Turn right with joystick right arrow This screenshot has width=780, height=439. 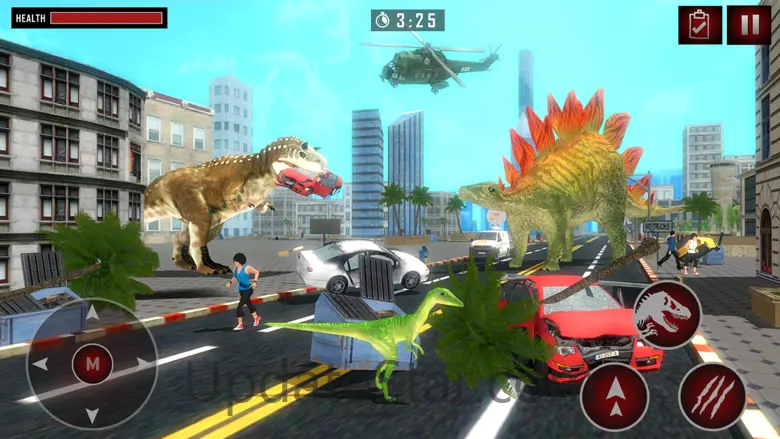(143, 364)
